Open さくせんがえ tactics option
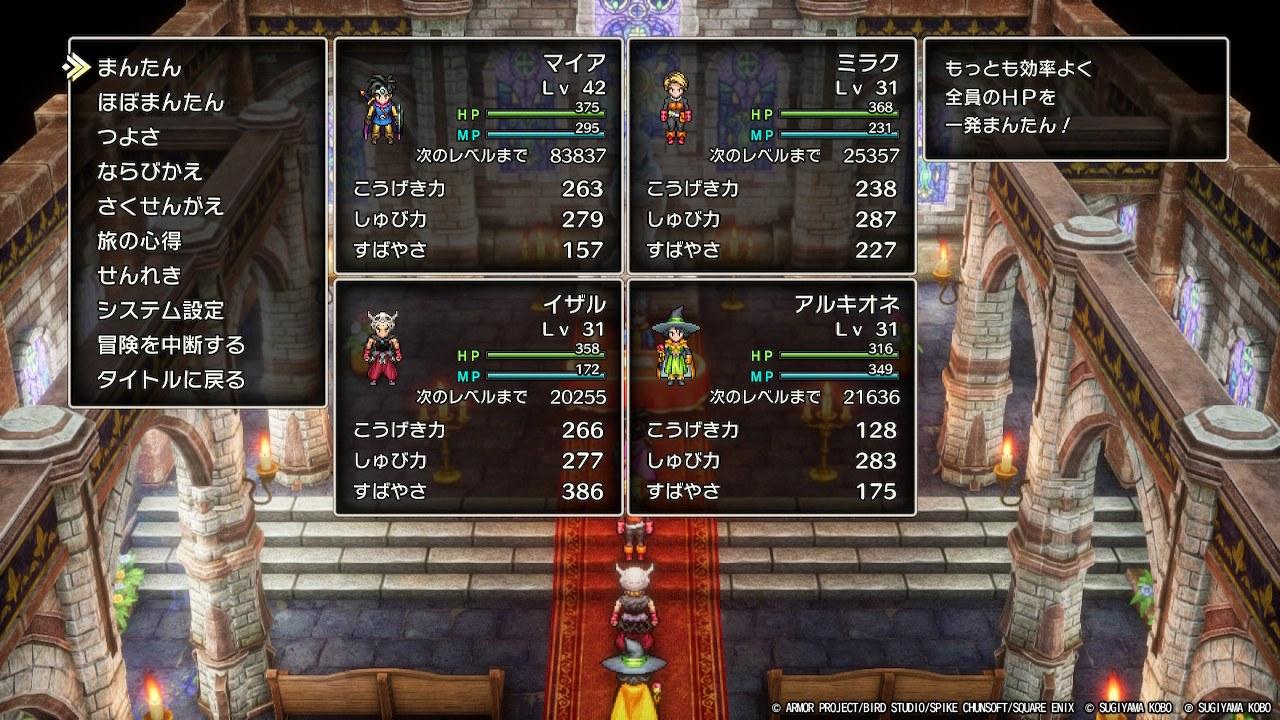 click(x=160, y=207)
